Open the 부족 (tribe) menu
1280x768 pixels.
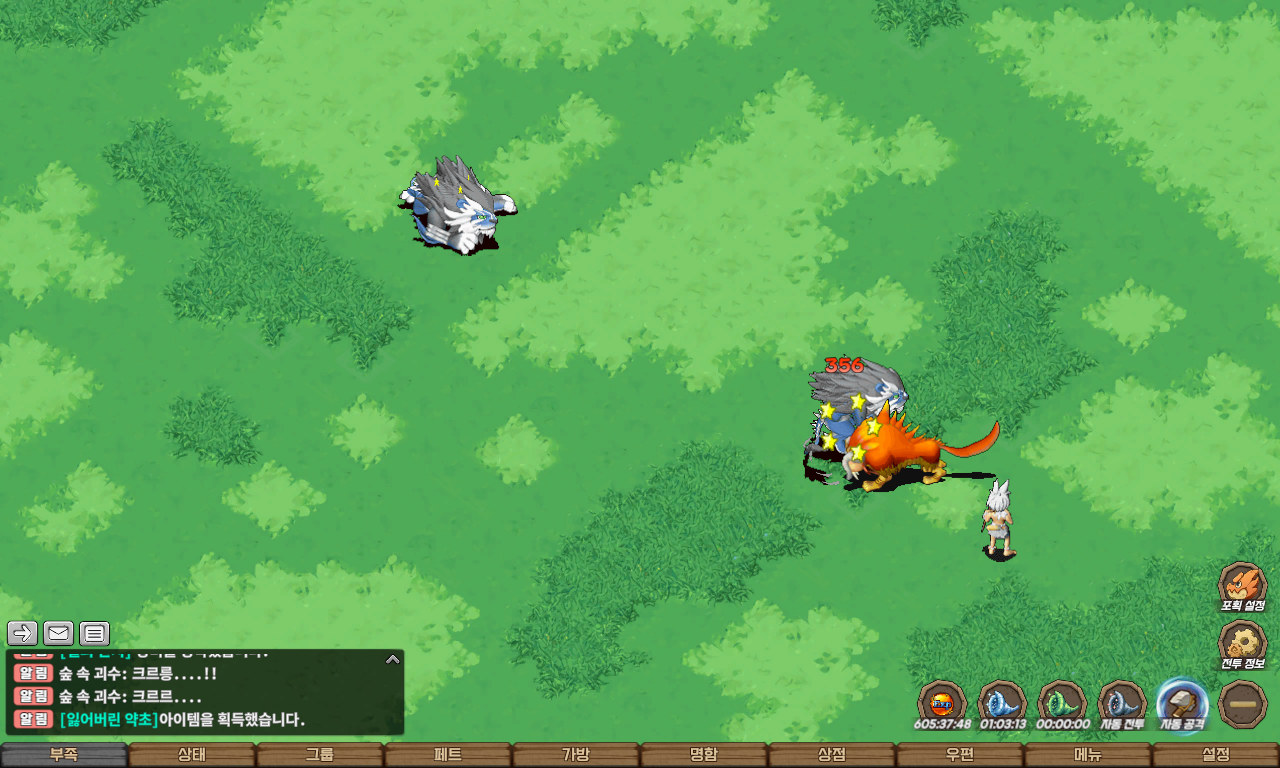click(64, 755)
